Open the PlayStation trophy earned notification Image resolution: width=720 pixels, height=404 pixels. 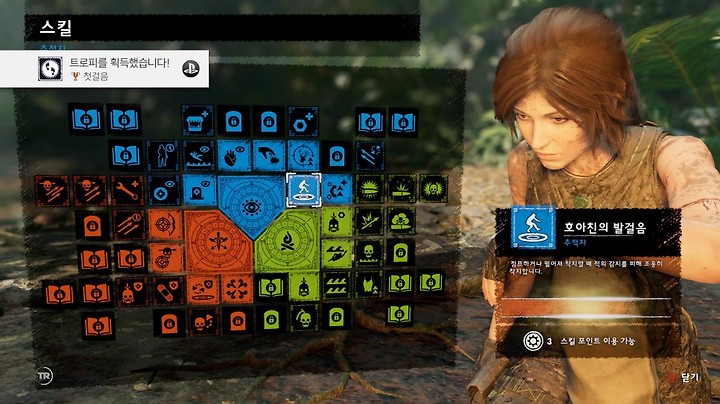[x=105, y=68]
